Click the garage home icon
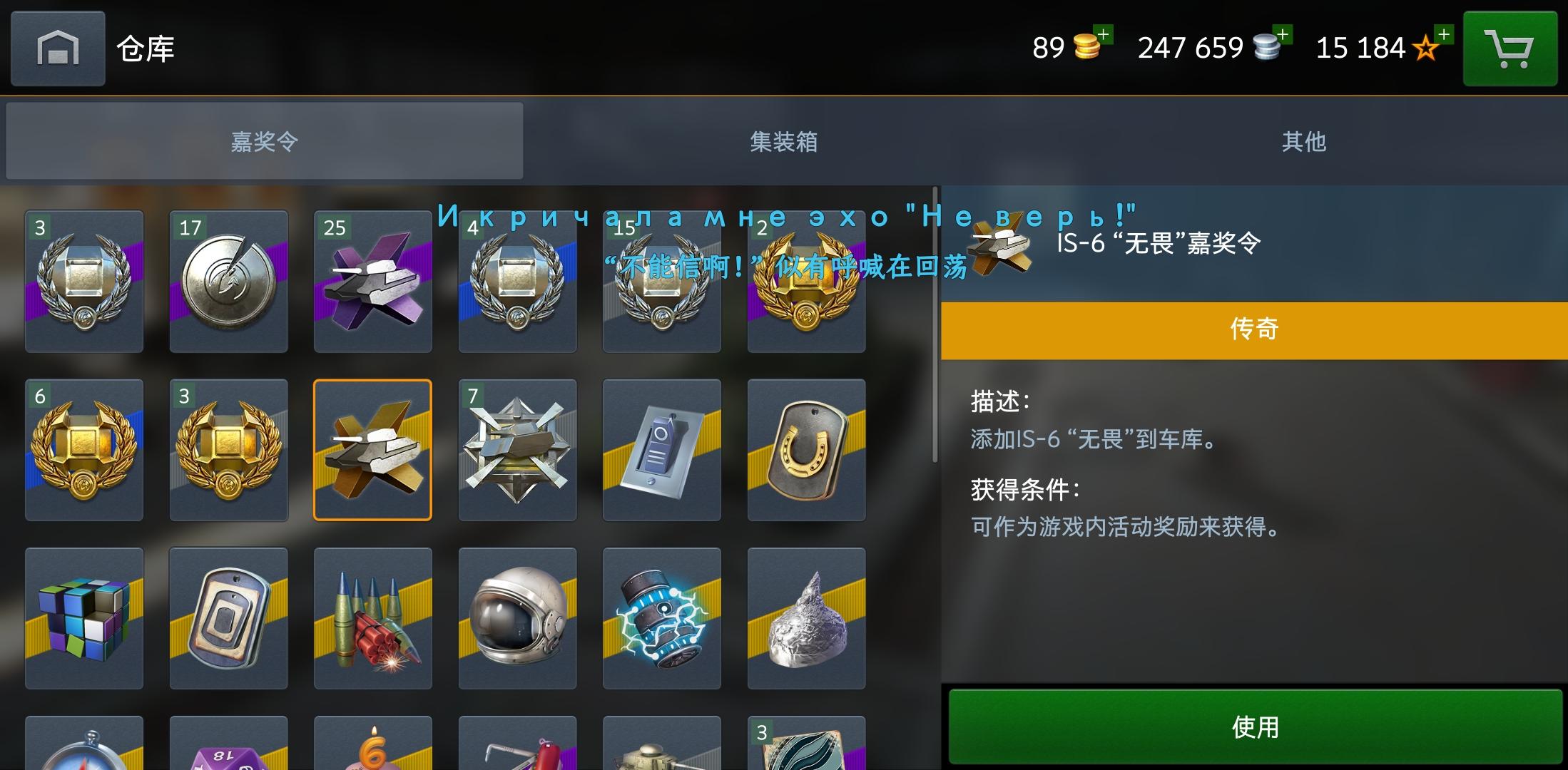Viewport: 1568px width, 770px height. [x=57, y=48]
